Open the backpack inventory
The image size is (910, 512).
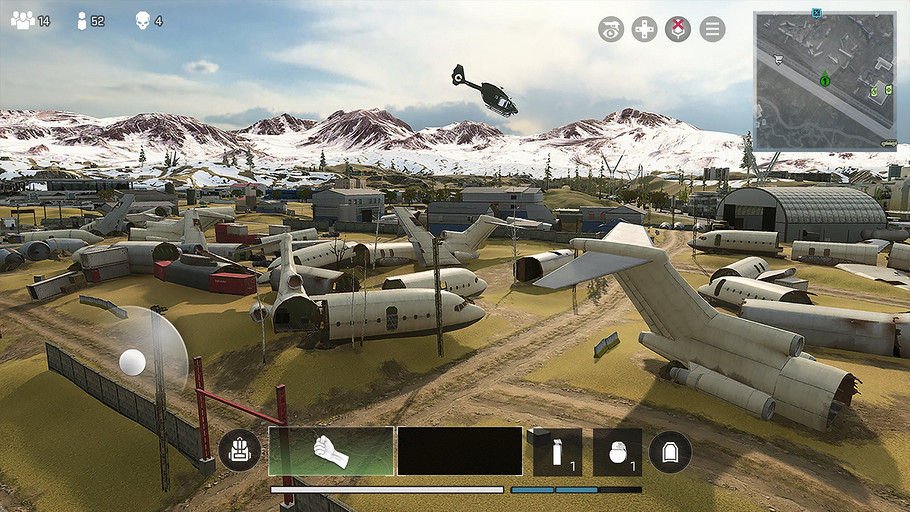pyautogui.click(x=239, y=452)
